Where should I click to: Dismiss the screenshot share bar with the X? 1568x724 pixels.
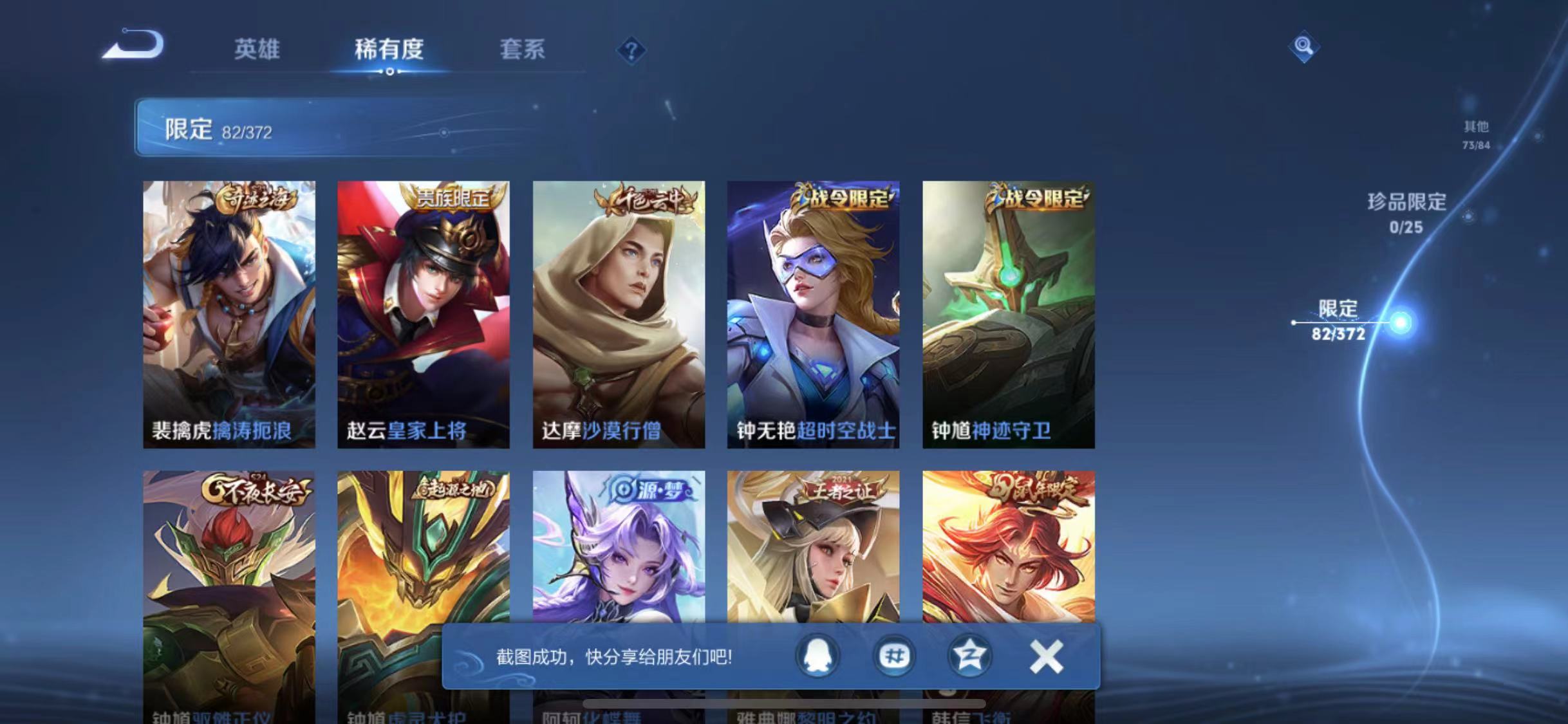(1046, 655)
